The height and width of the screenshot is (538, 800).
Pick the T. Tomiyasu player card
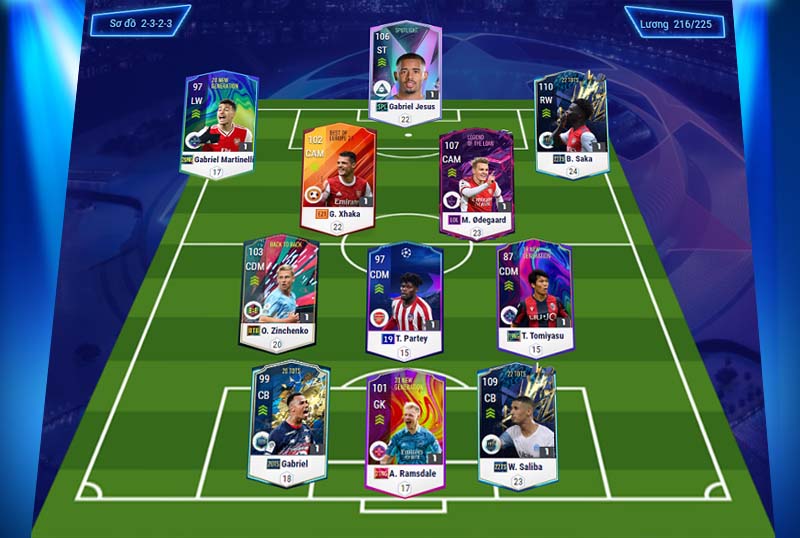534,291
